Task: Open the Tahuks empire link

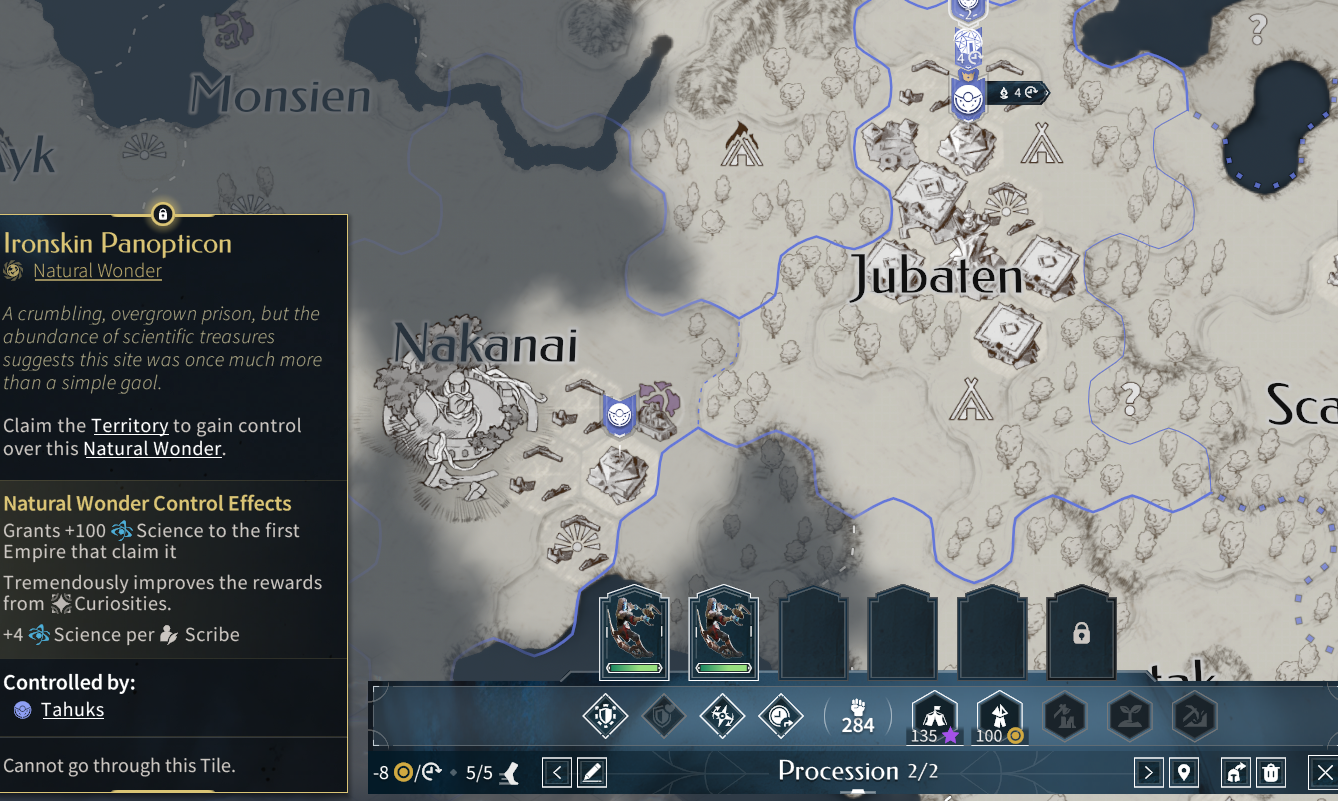Action: [x=72, y=710]
